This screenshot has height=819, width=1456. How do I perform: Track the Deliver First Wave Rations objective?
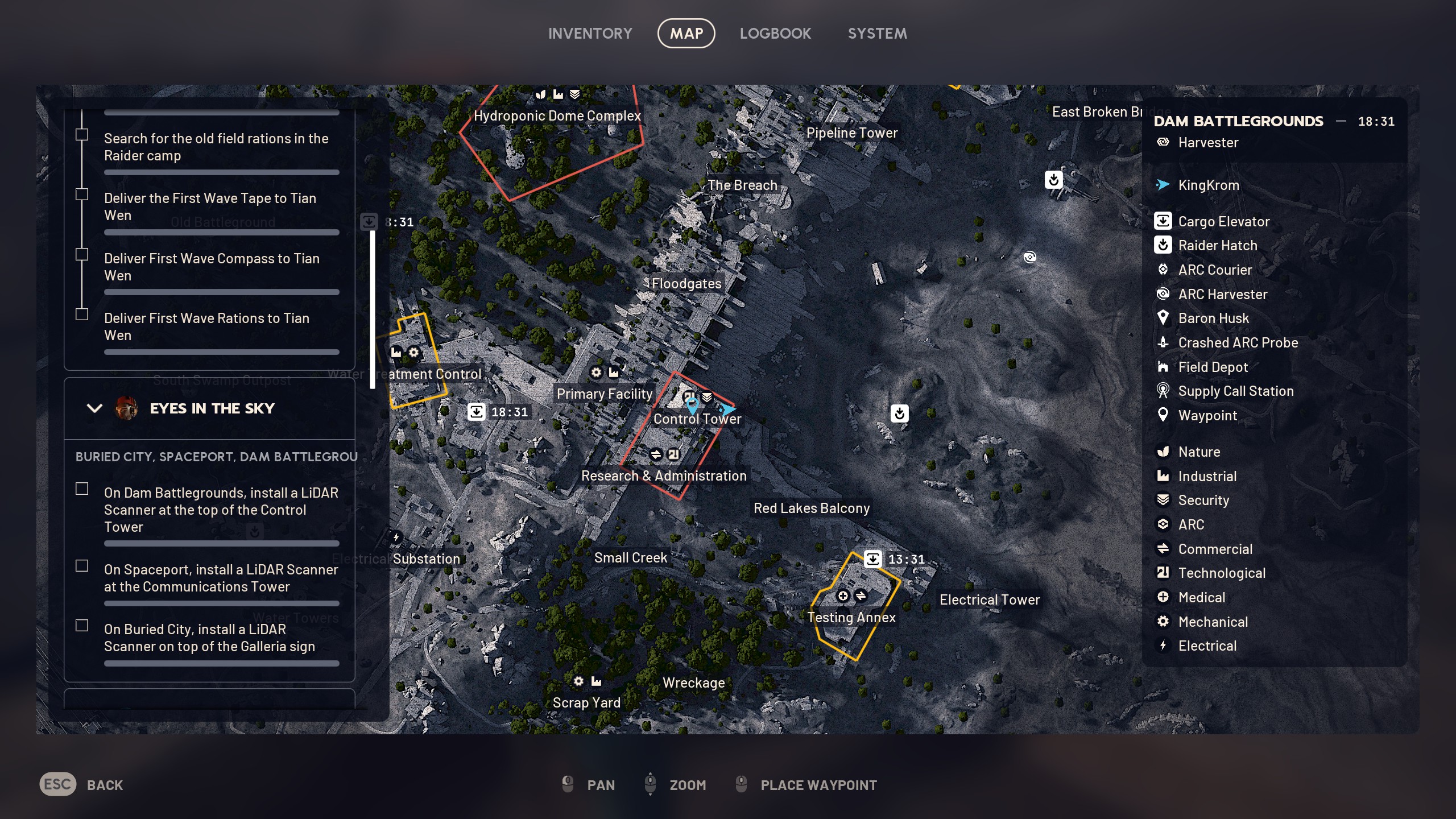[81, 313]
